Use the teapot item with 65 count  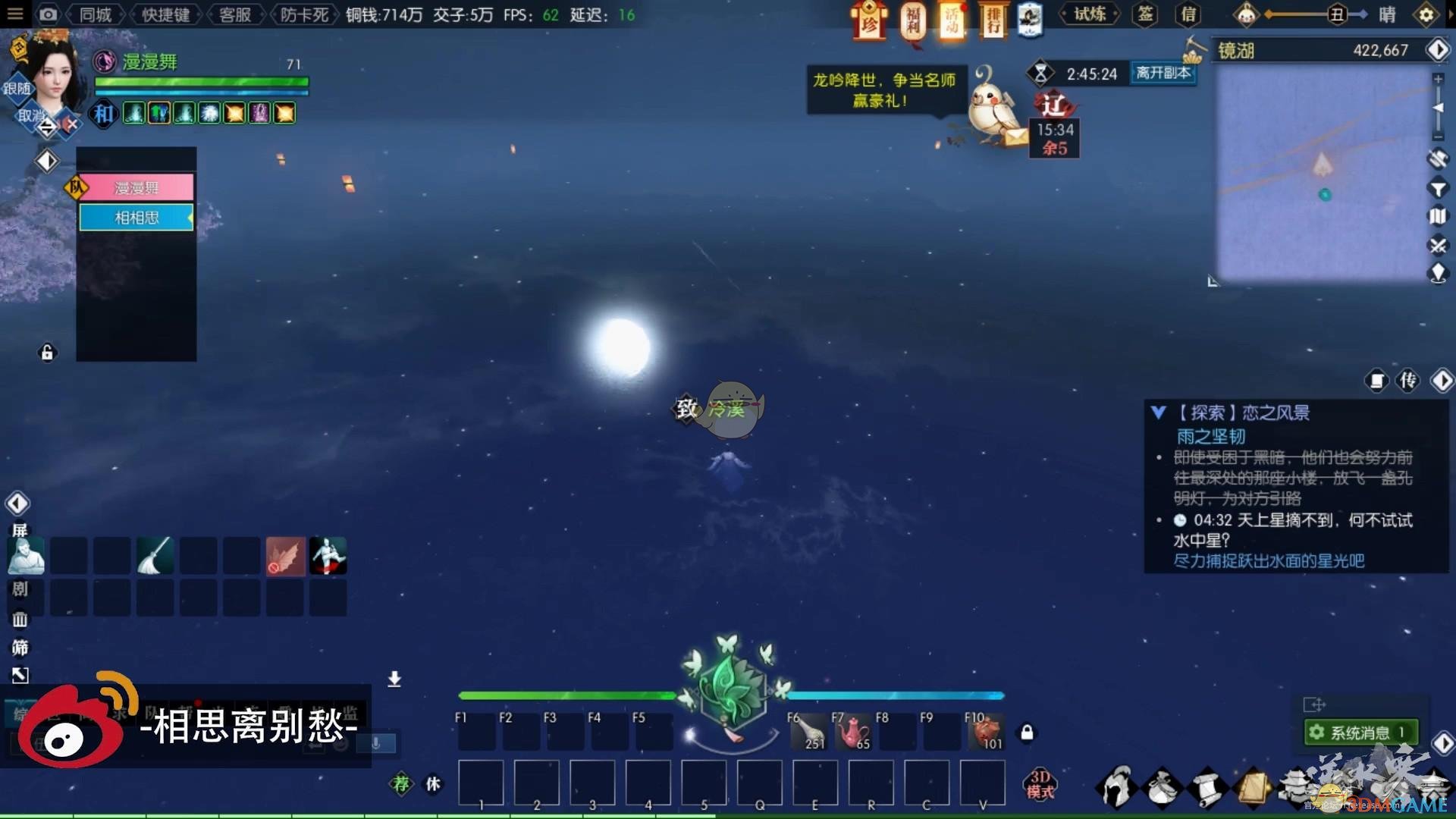coord(852,732)
